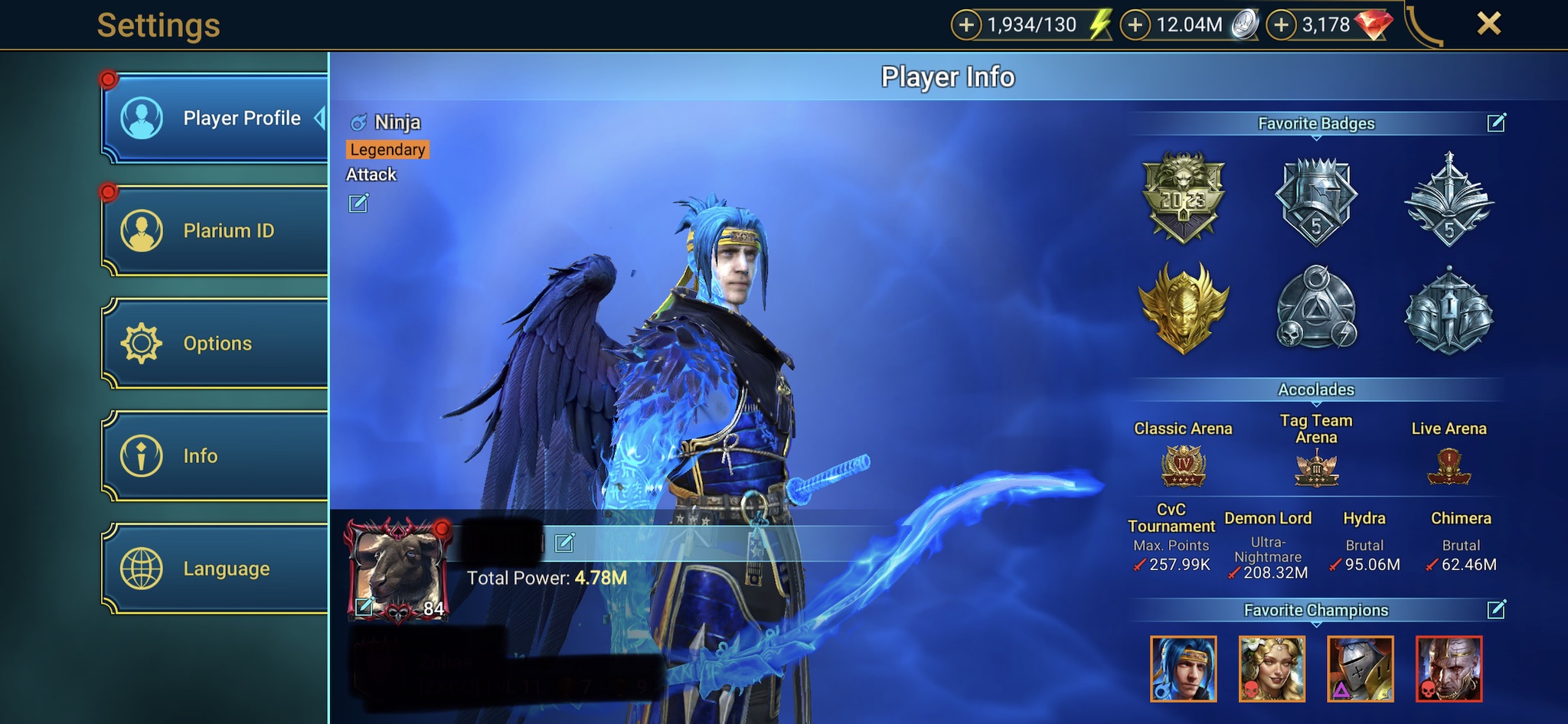Edit the Favorite Badges selection
The width and height of the screenshot is (1568, 724).
click(x=1496, y=123)
